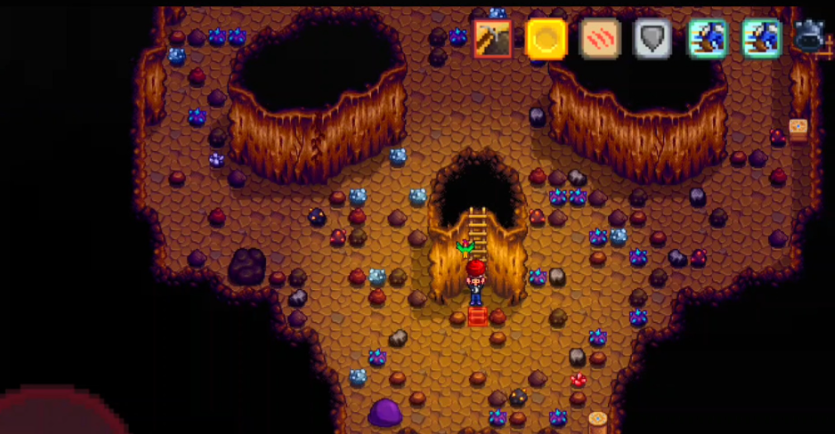The height and width of the screenshot is (434, 835).
Task: Check the red claw attack buff icon
Action: click(x=600, y=39)
